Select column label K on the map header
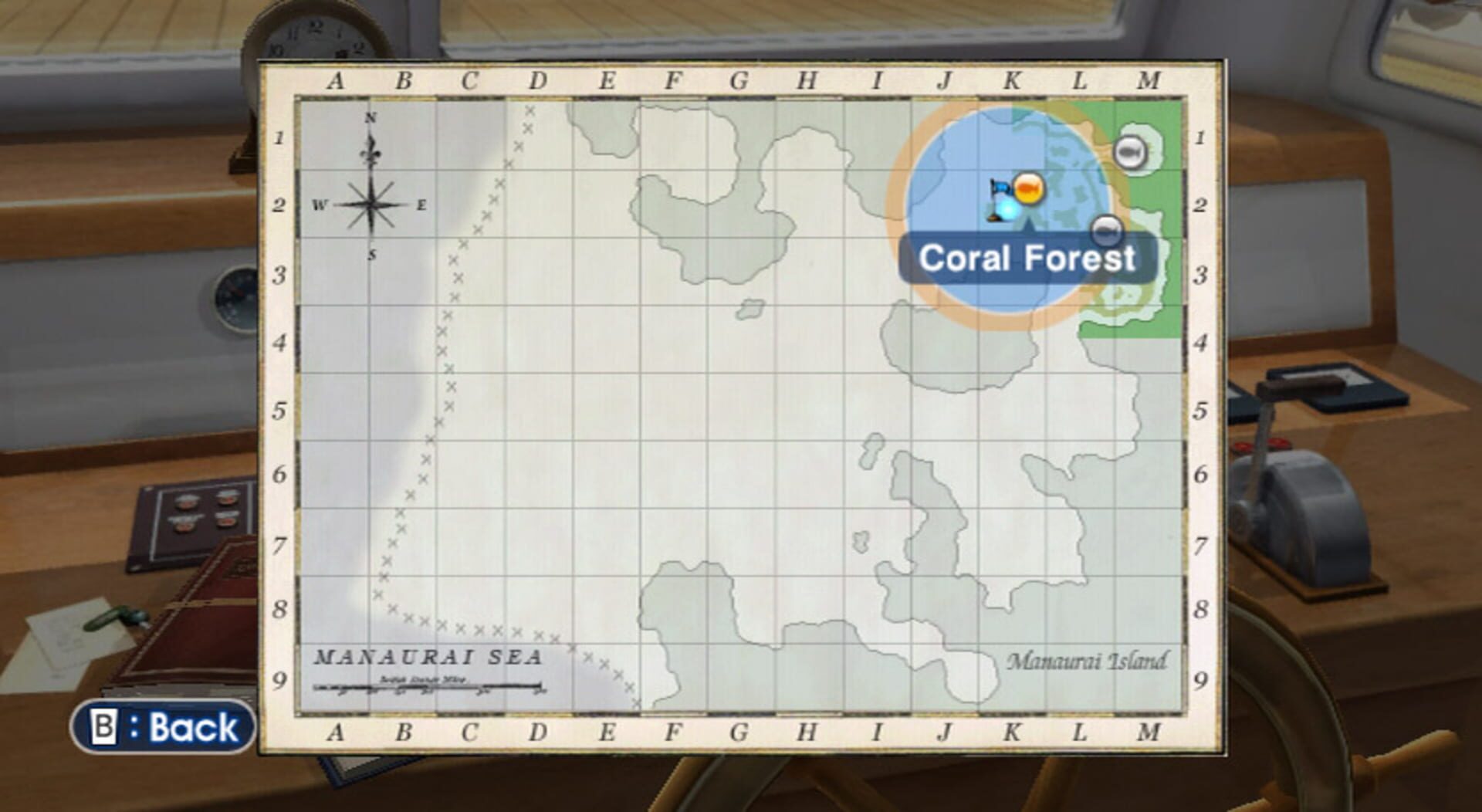Viewport: 1482px width, 812px height. [1013, 78]
